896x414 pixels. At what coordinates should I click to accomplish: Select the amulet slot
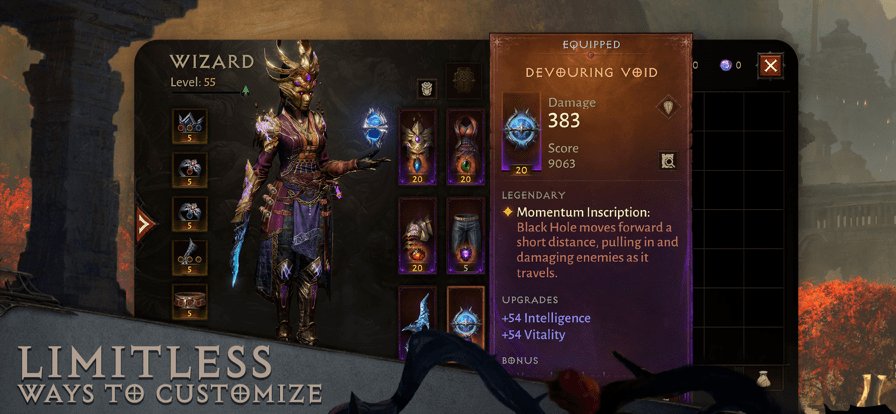tap(189, 127)
